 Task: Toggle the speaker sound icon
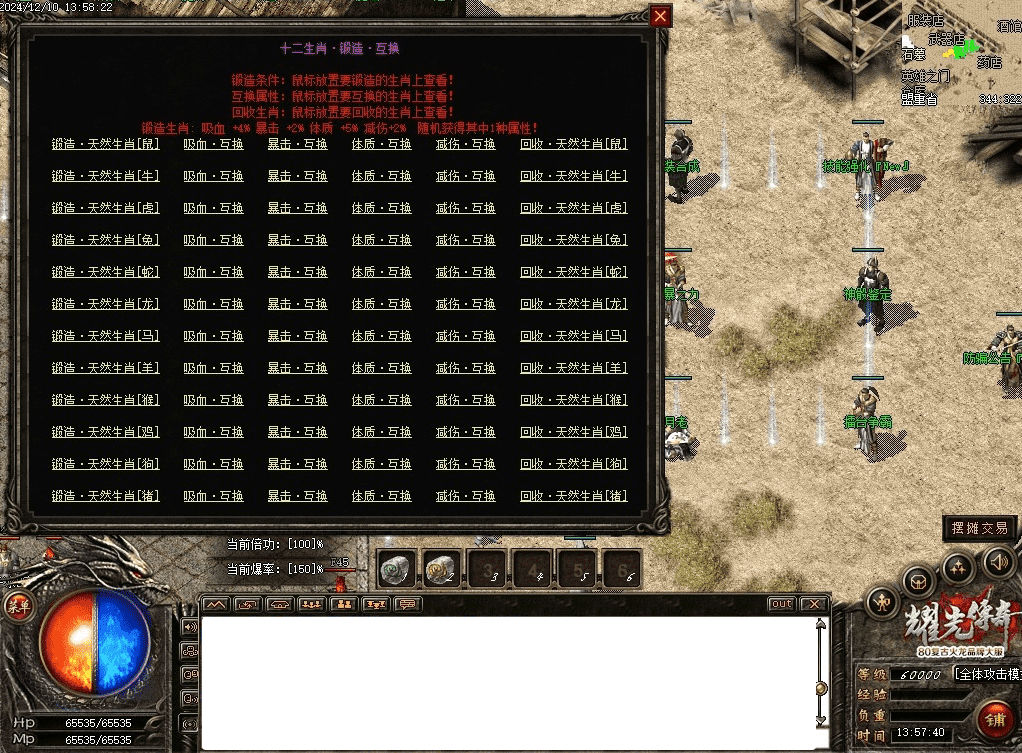[x=995, y=561]
